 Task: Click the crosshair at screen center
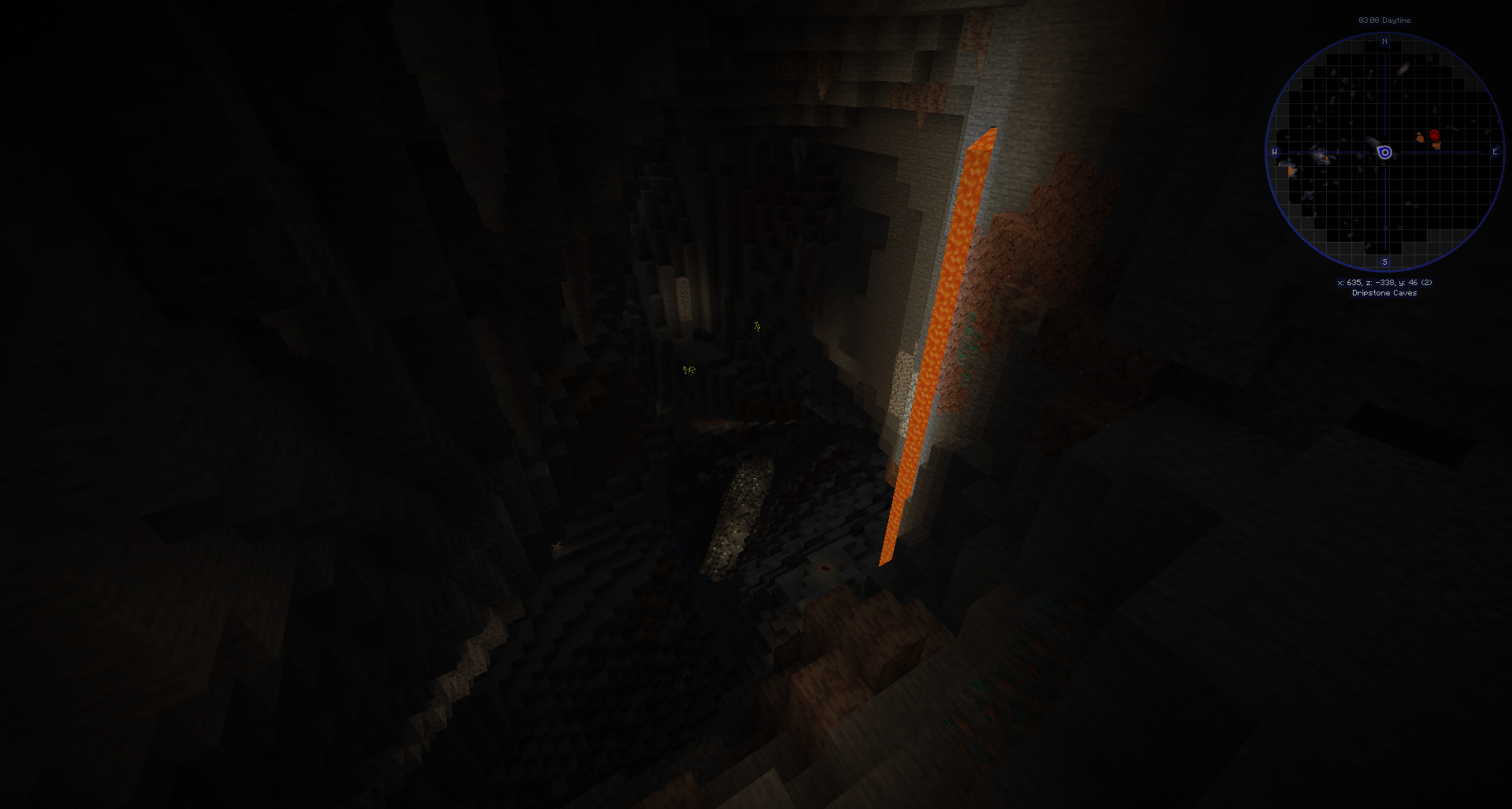coord(756,404)
